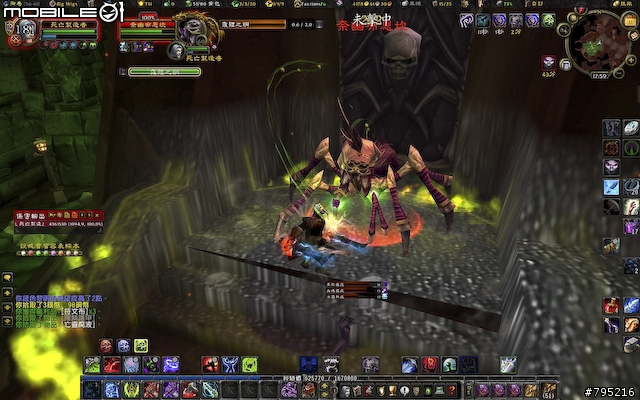Image resolution: width=640 pixels, height=400 pixels.
Task: Click the target-of-target small portrait
Action: [177, 50]
